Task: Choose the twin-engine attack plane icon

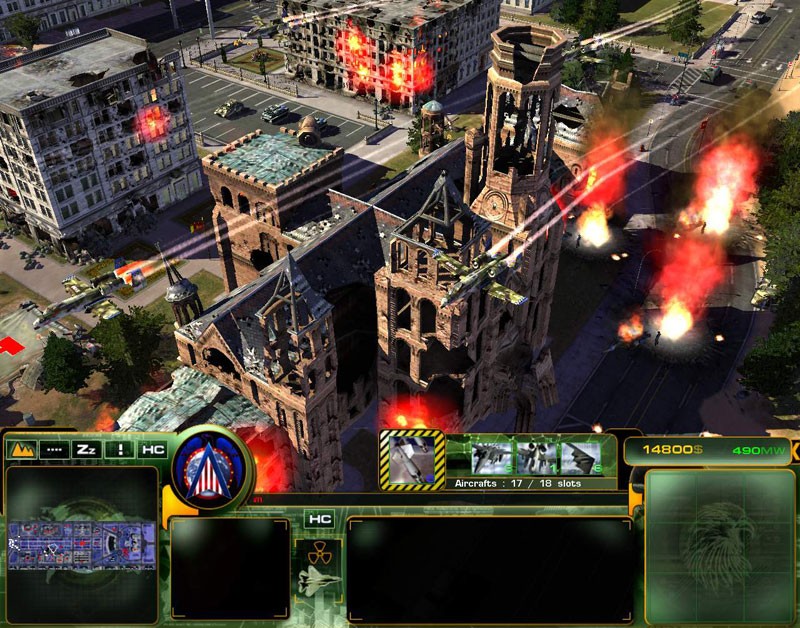Action: point(535,457)
